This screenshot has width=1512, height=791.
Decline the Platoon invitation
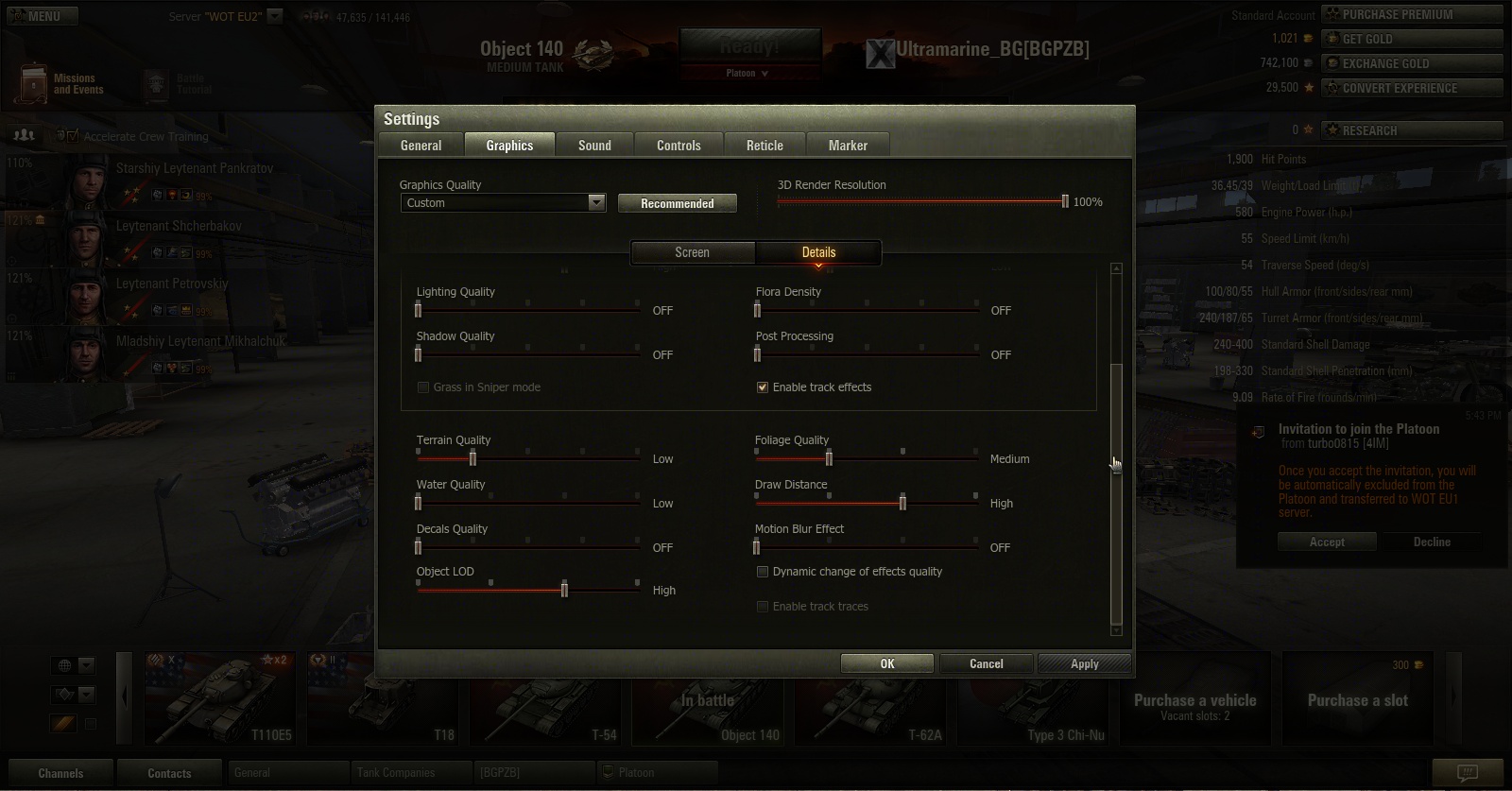(1431, 542)
